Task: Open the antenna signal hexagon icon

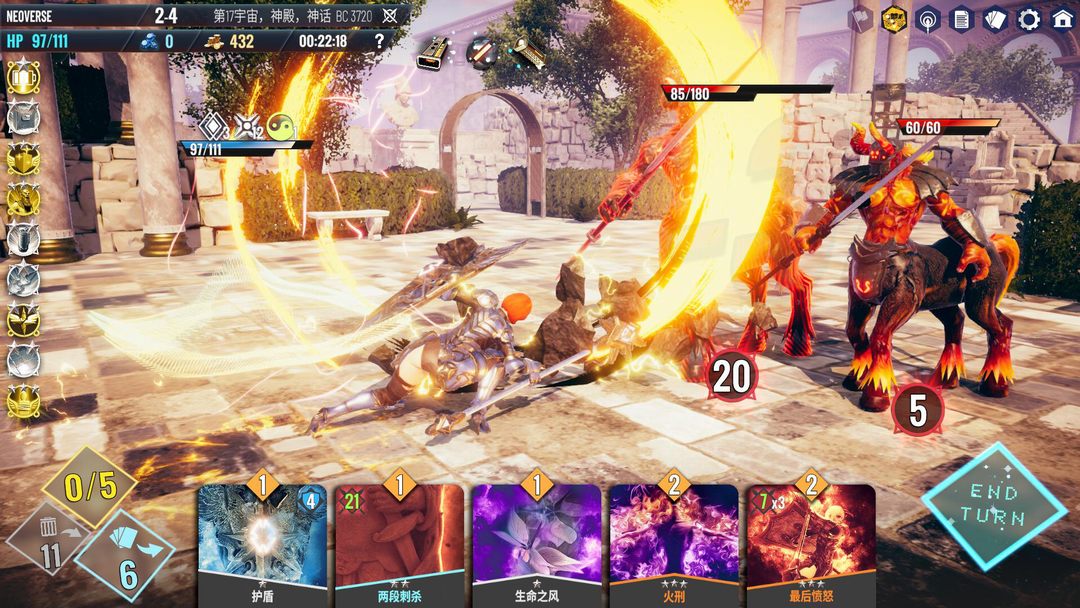Action: (928, 19)
